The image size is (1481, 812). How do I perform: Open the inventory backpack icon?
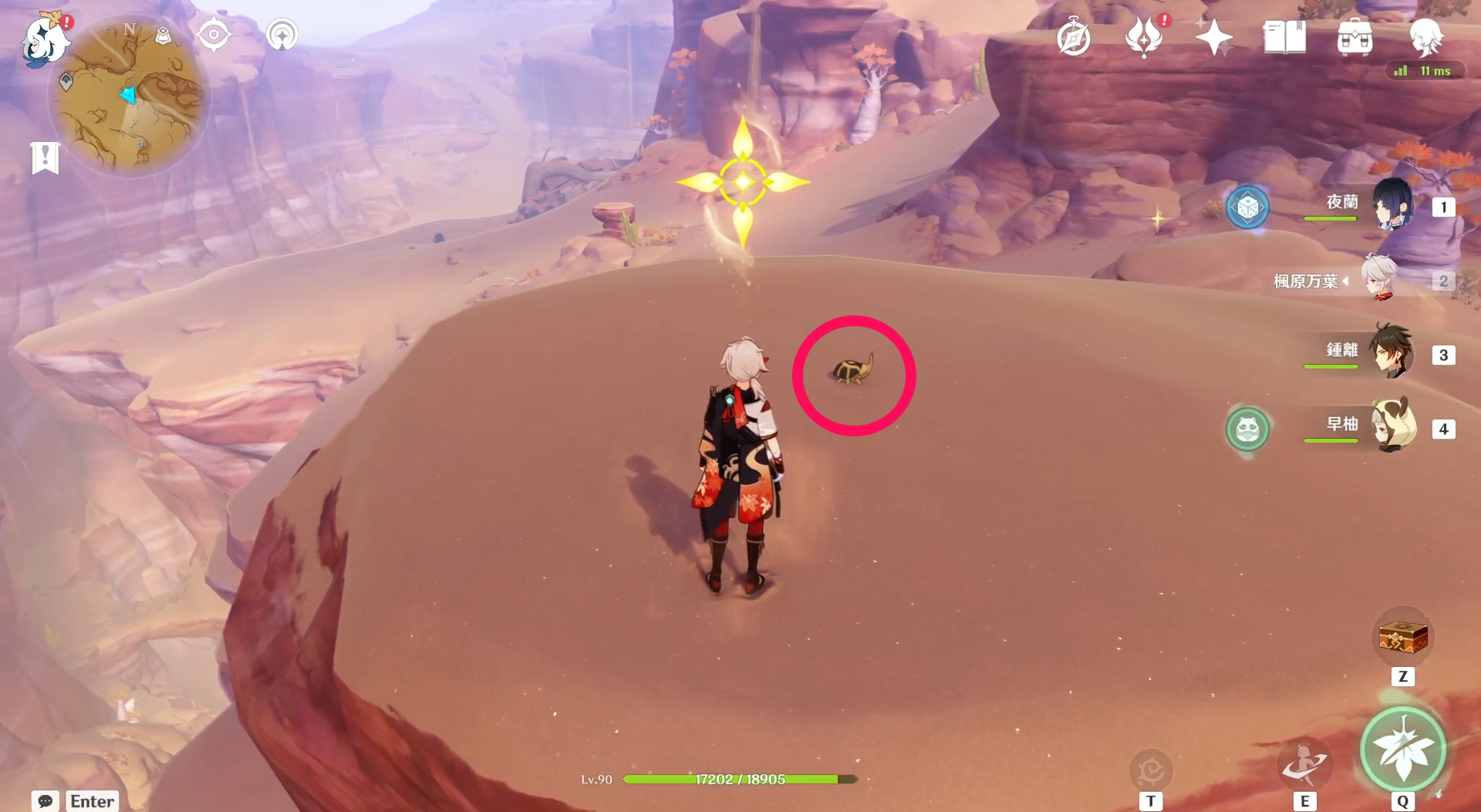click(1355, 35)
